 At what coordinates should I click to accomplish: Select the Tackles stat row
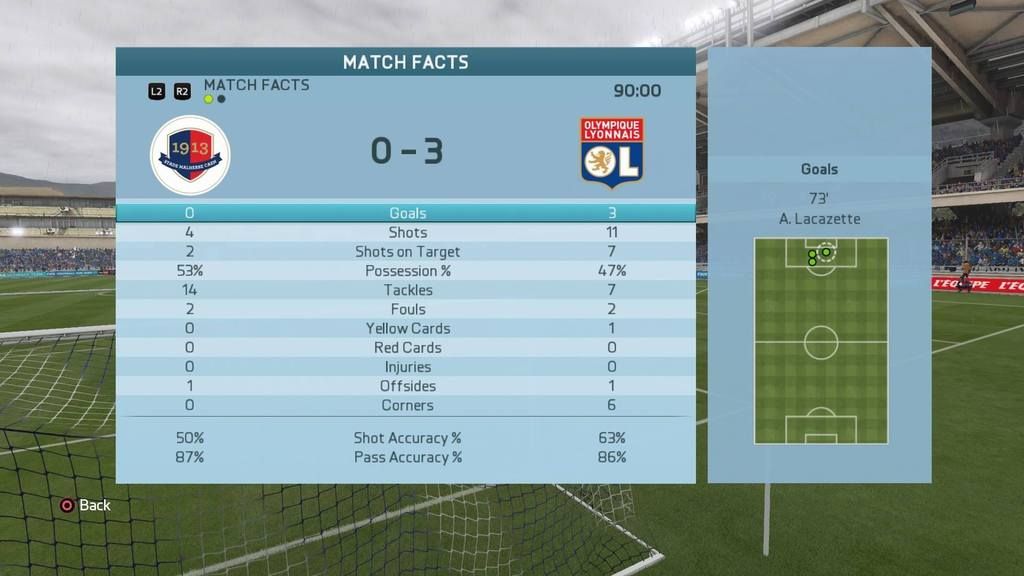(x=407, y=290)
